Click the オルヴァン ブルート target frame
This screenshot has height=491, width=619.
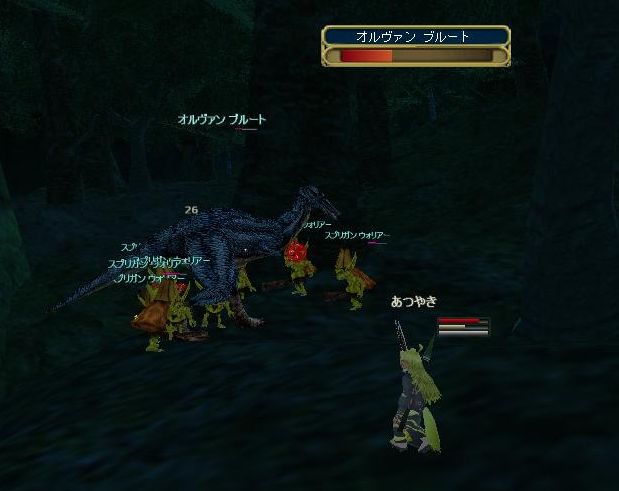click(416, 46)
